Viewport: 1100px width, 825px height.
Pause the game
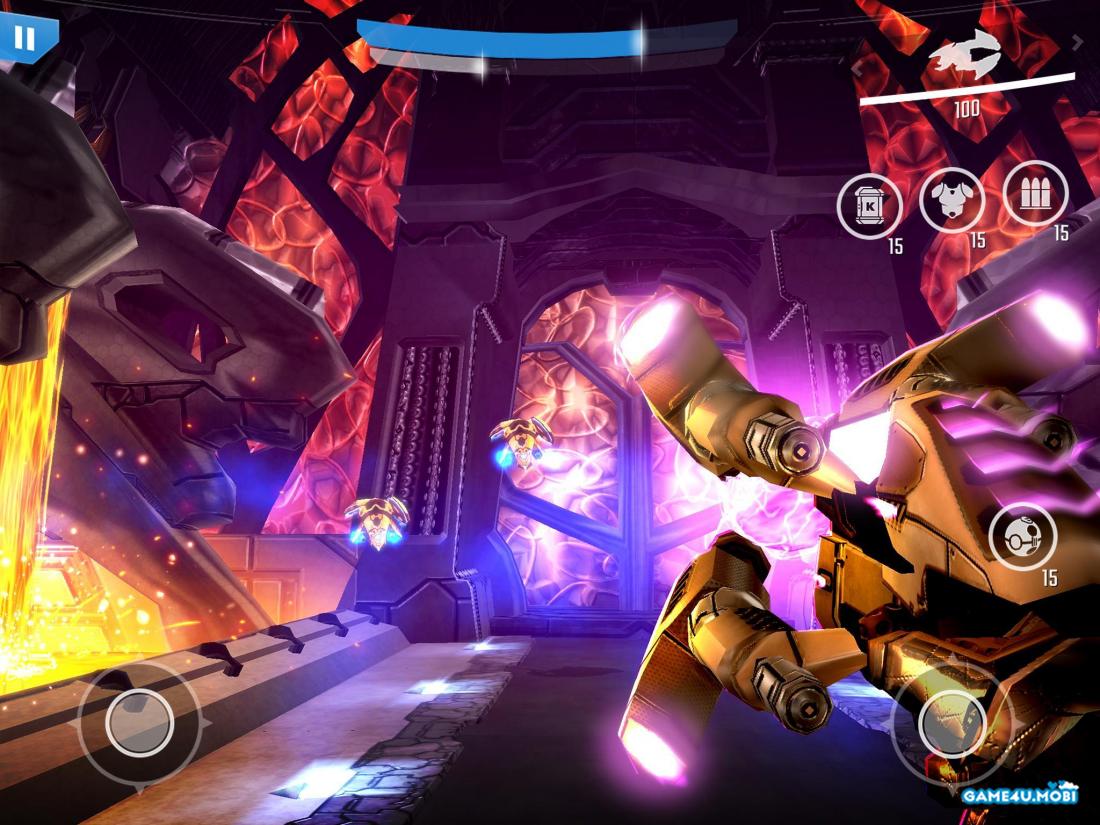coord(25,38)
